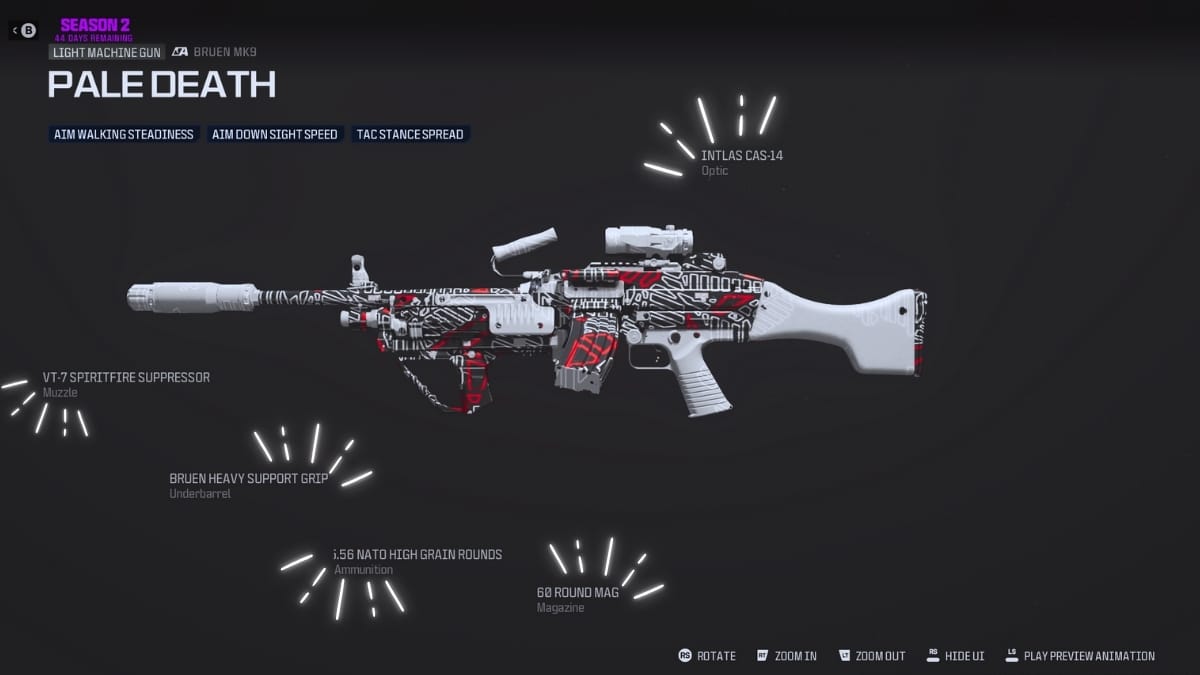Go back using the top-left back arrow
The width and height of the screenshot is (1200, 675).
(23, 30)
